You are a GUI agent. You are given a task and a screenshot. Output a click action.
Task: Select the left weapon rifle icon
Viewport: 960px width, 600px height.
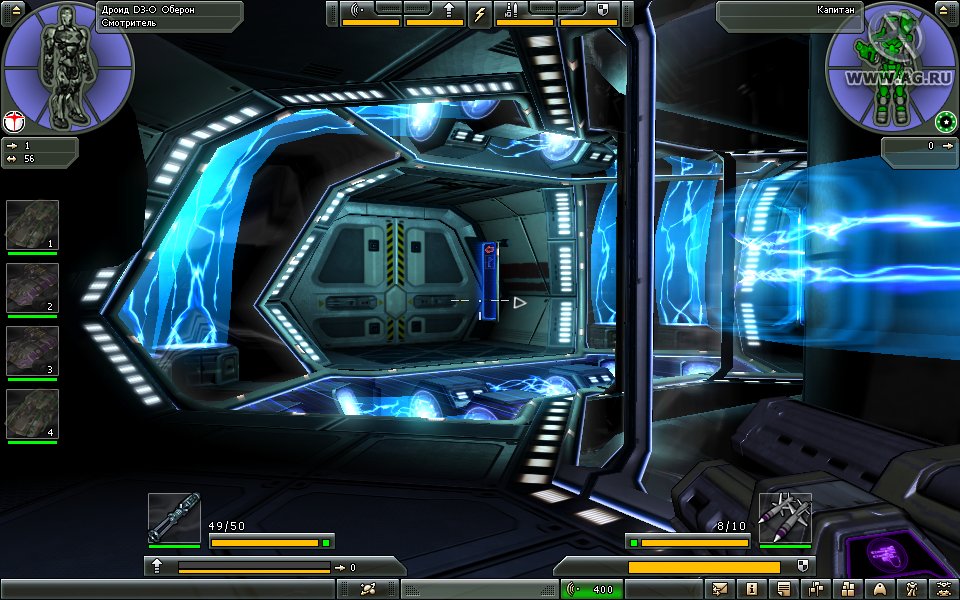tap(174, 518)
